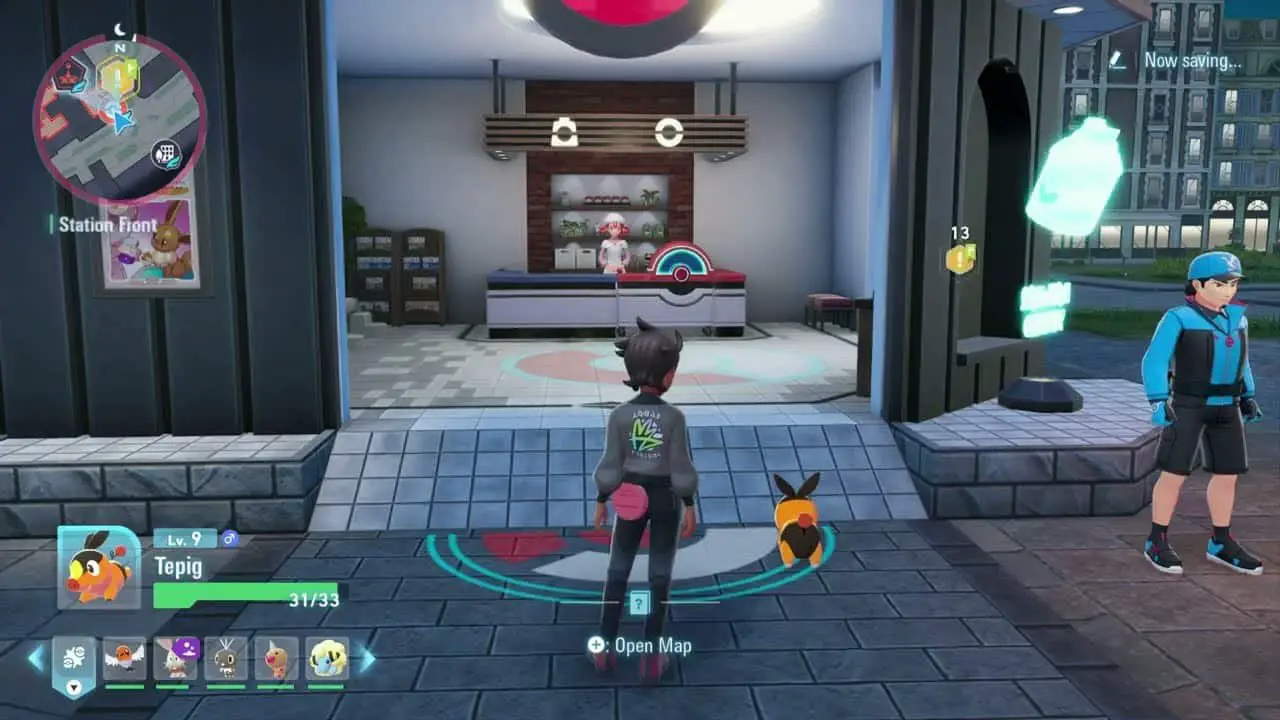Click the yellow quest marker labeled 13
Image resolution: width=1280 pixels, height=720 pixels.
point(960,259)
